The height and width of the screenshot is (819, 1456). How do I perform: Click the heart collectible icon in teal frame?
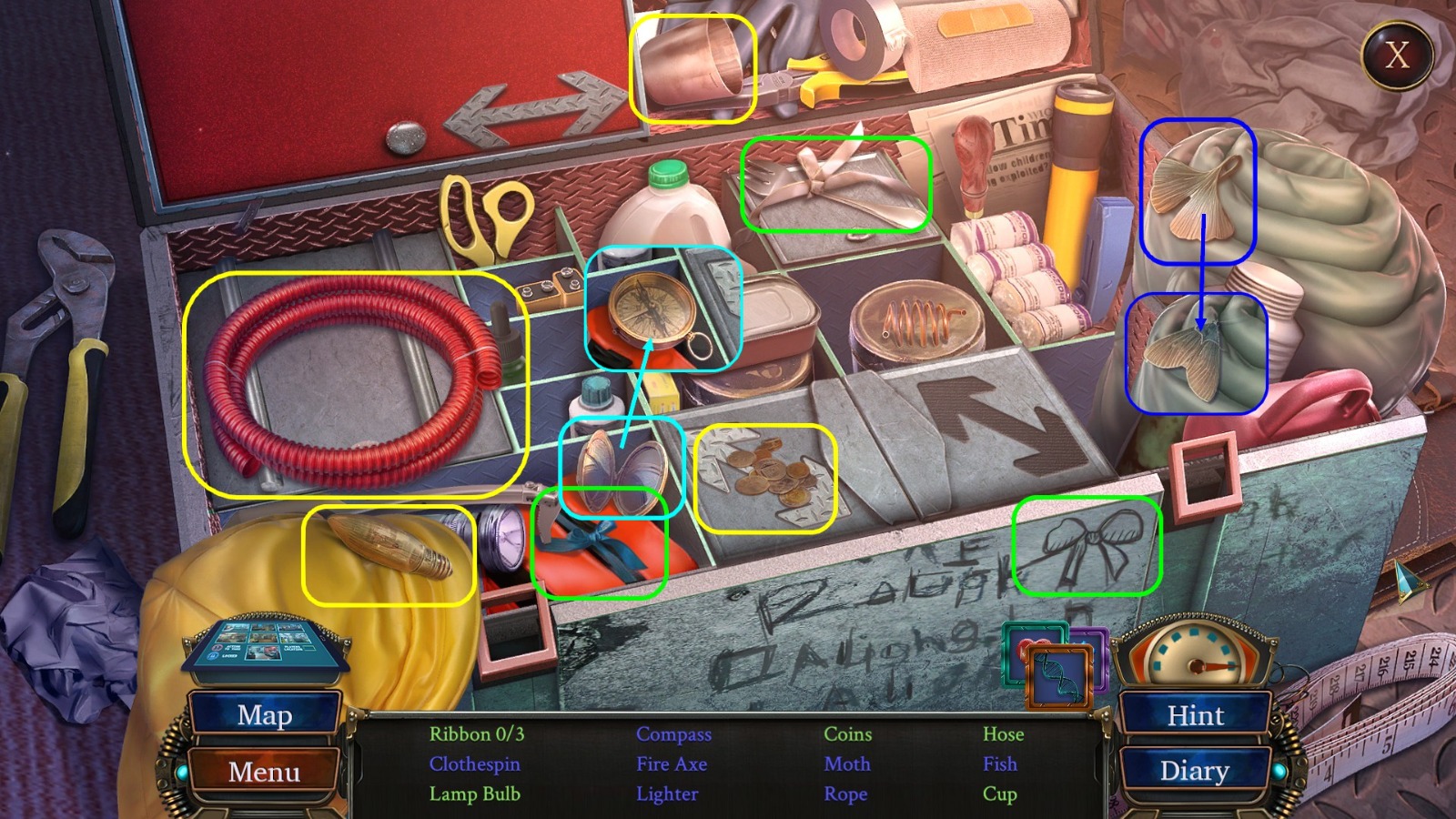(x=1023, y=652)
